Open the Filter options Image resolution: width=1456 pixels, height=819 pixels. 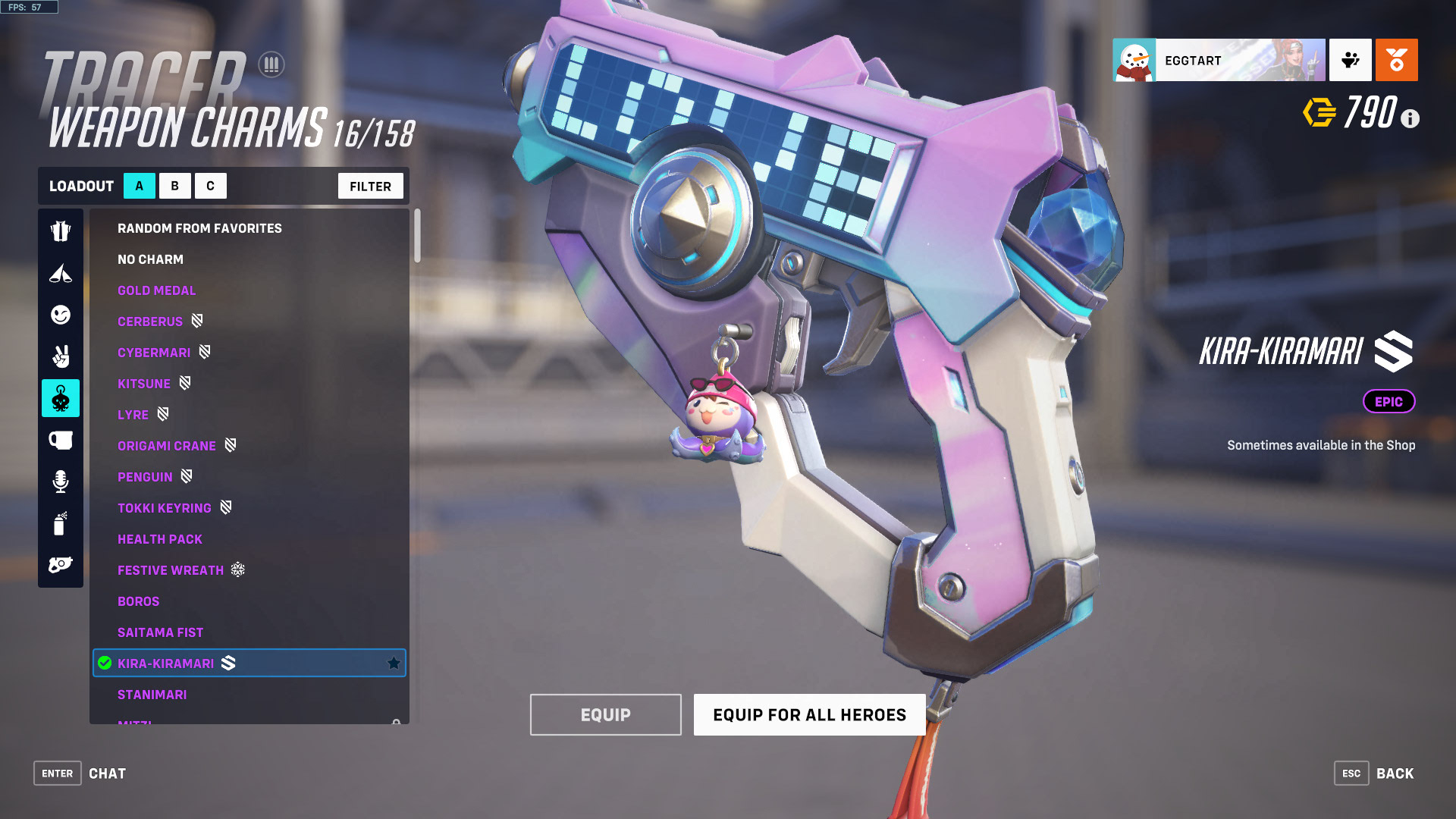pos(370,186)
